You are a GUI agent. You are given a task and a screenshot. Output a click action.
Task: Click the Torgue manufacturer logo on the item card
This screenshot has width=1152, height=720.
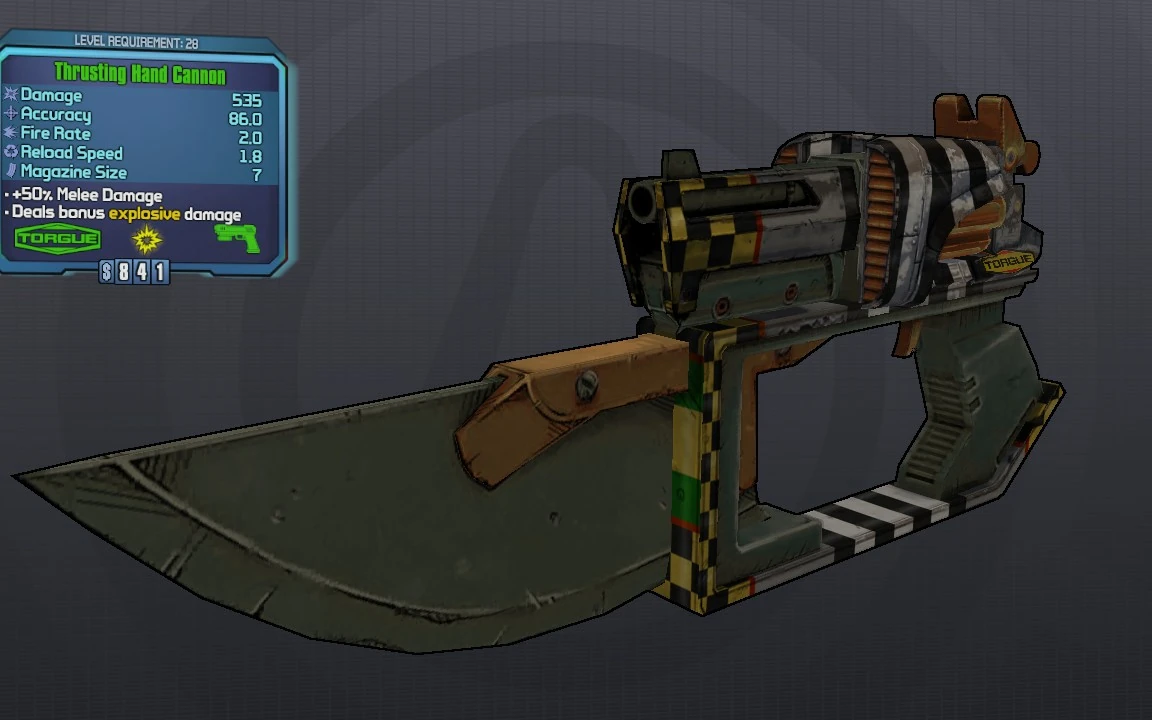58,238
